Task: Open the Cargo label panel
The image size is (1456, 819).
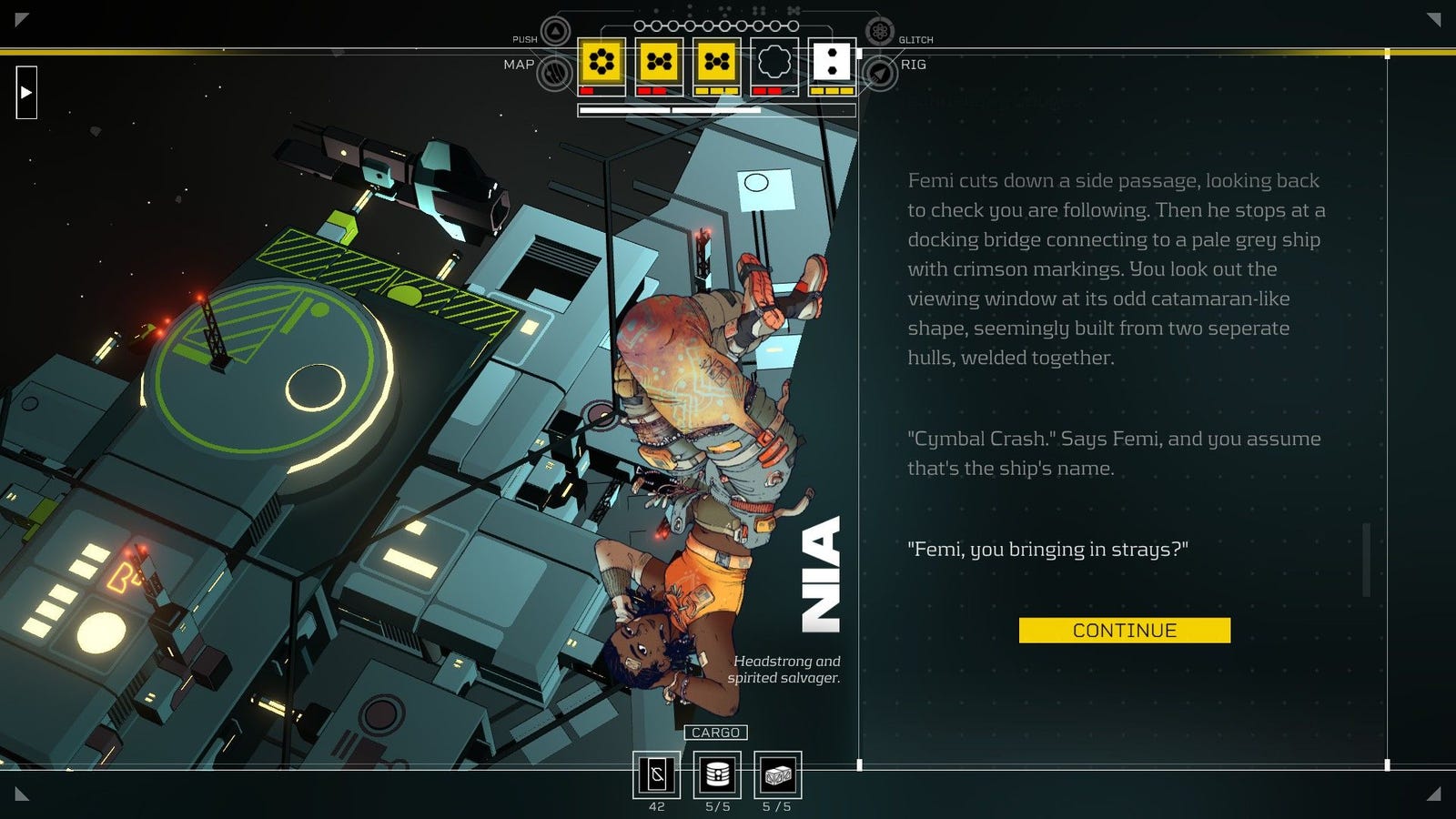Action: tap(715, 733)
